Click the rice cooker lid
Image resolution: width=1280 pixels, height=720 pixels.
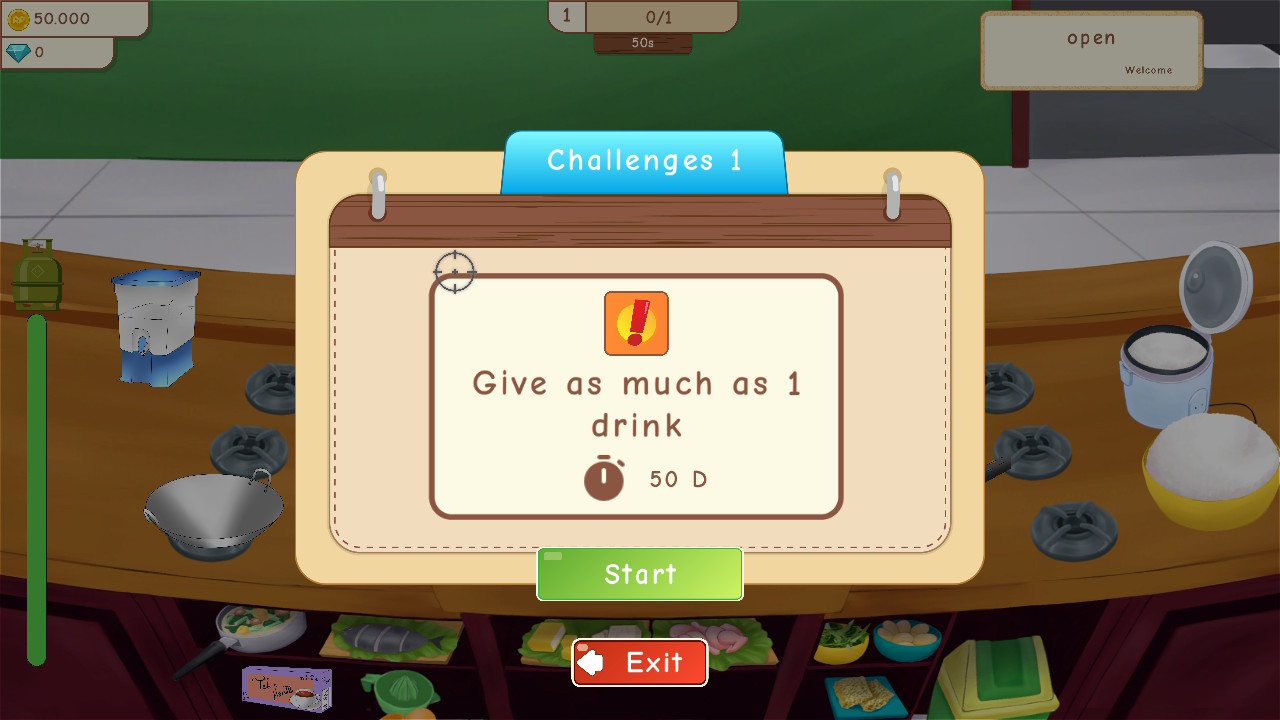coord(1216,290)
